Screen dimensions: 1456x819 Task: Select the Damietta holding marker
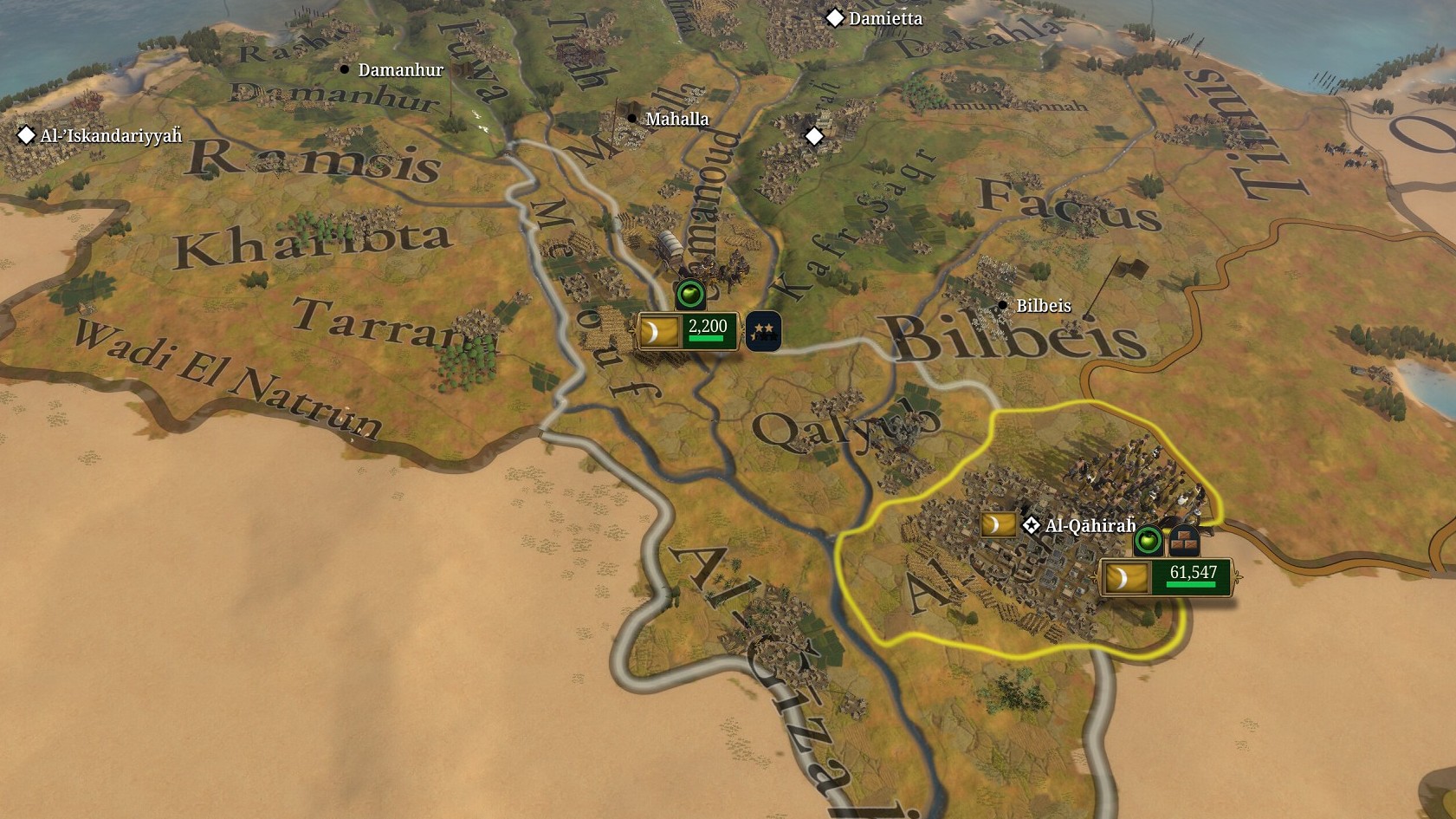(835, 18)
